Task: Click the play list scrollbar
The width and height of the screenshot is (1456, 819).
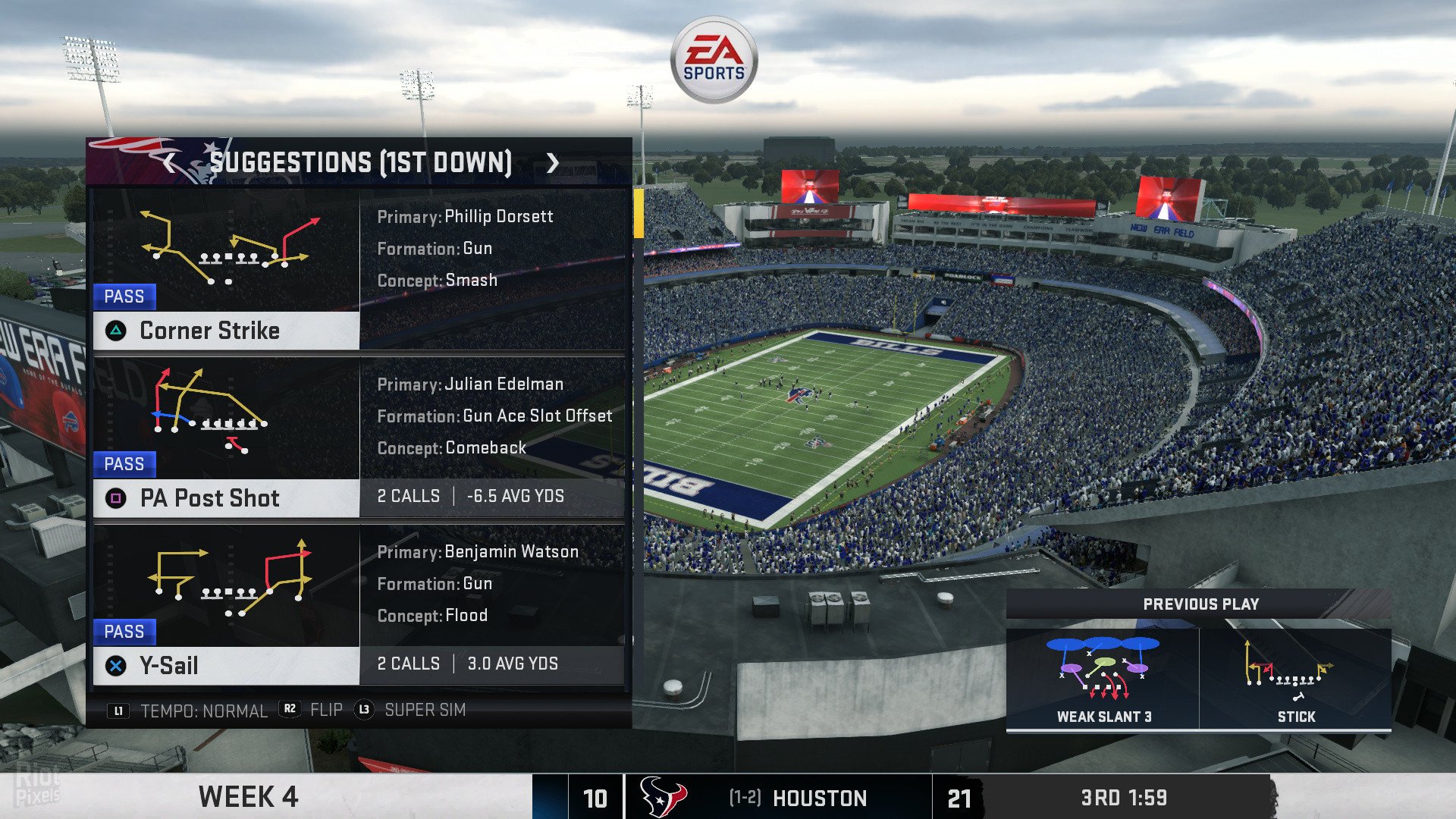Action: pos(639,214)
